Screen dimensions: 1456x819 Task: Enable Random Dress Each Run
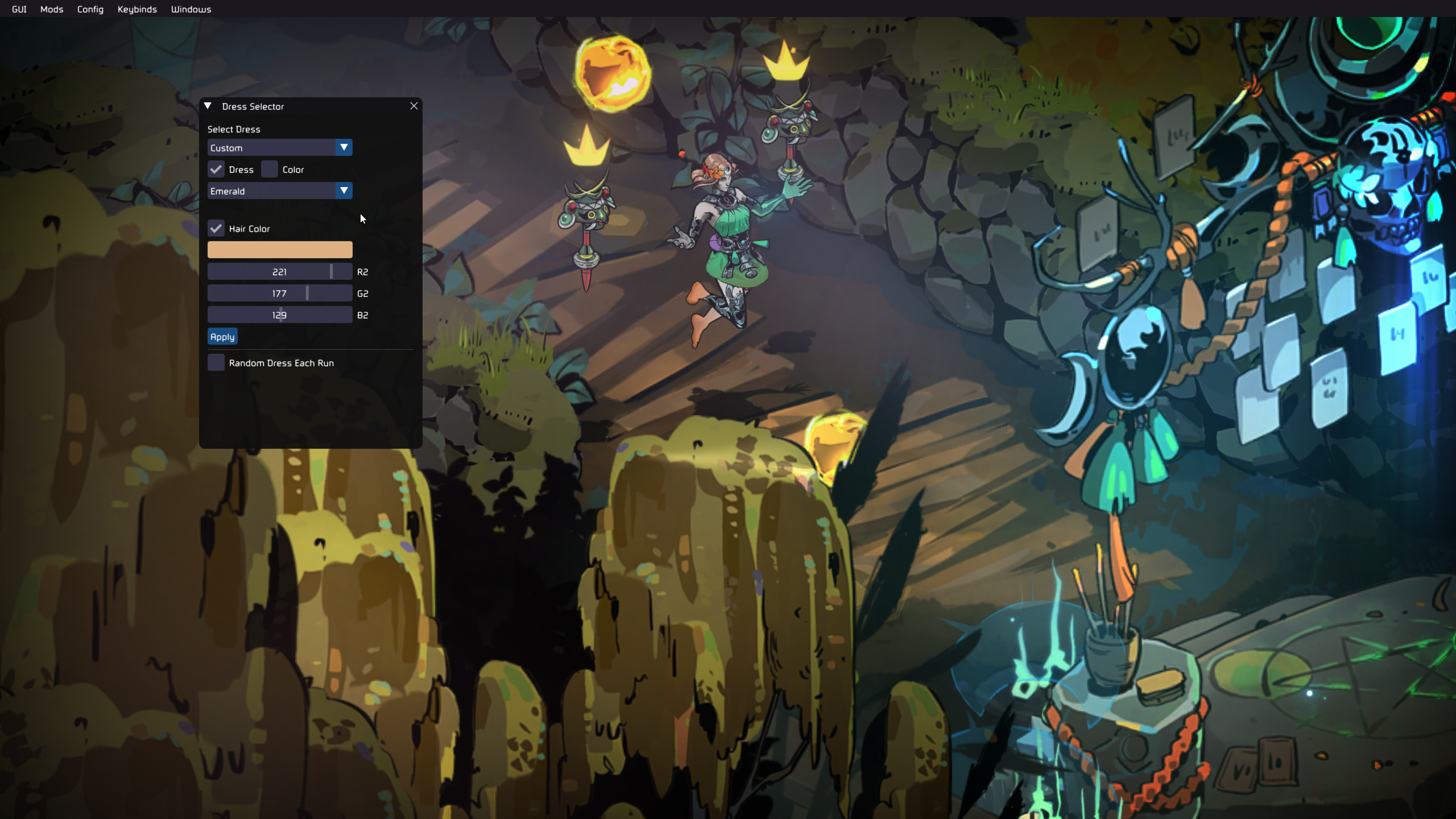click(x=216, y=363)
